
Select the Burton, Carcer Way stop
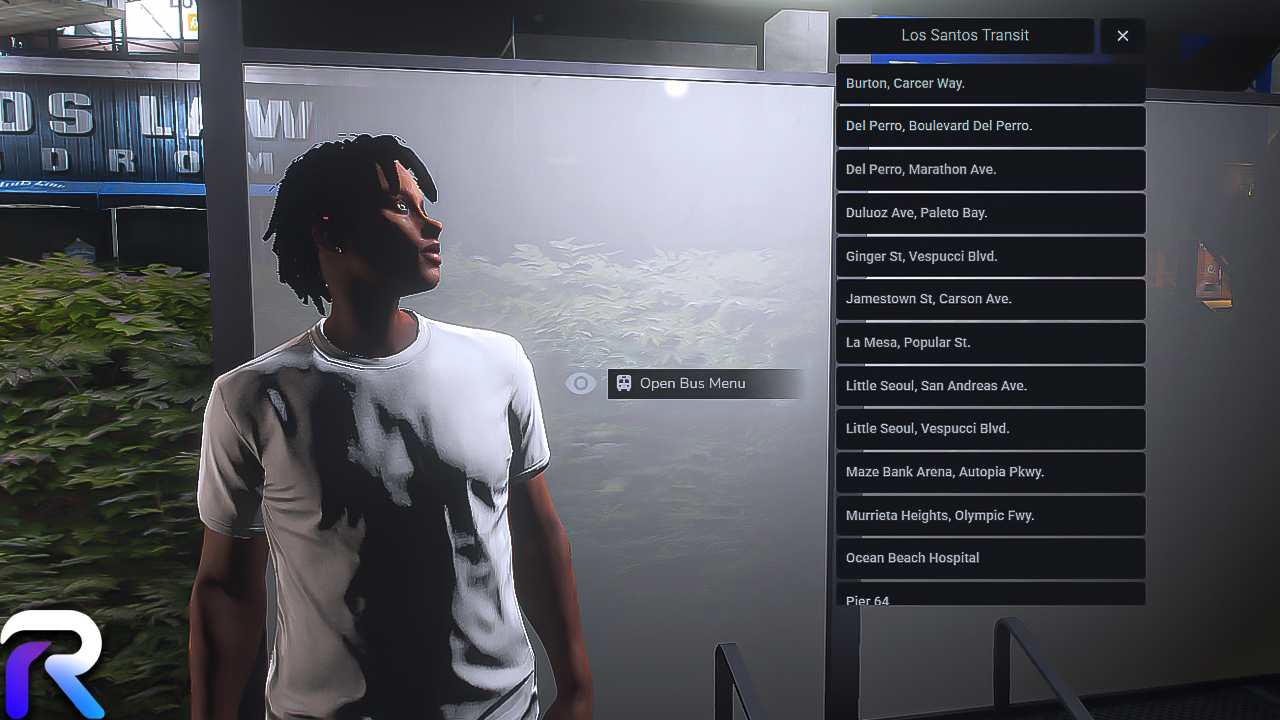(990, 83)
